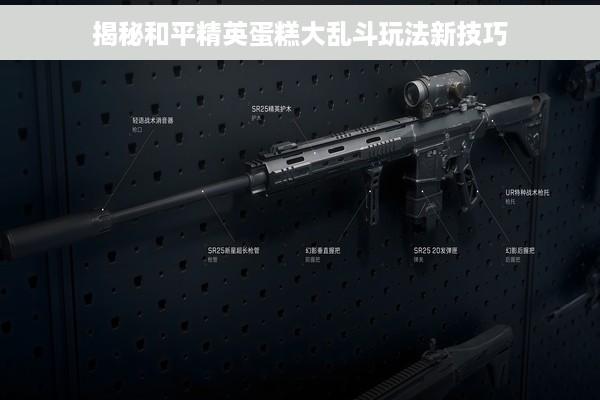Select the 幻影垂直握把 foregrip label

point(322,251)
